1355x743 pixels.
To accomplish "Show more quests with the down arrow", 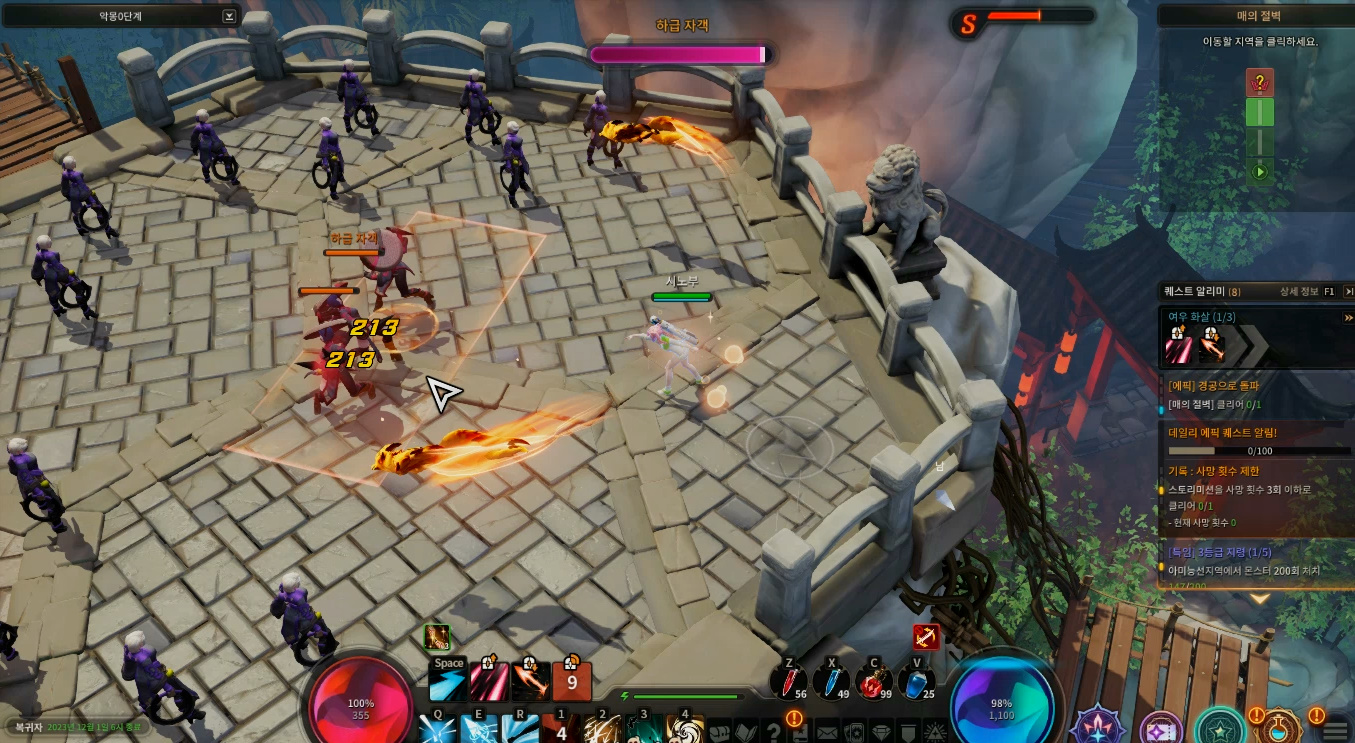I will pos(1259,598).
